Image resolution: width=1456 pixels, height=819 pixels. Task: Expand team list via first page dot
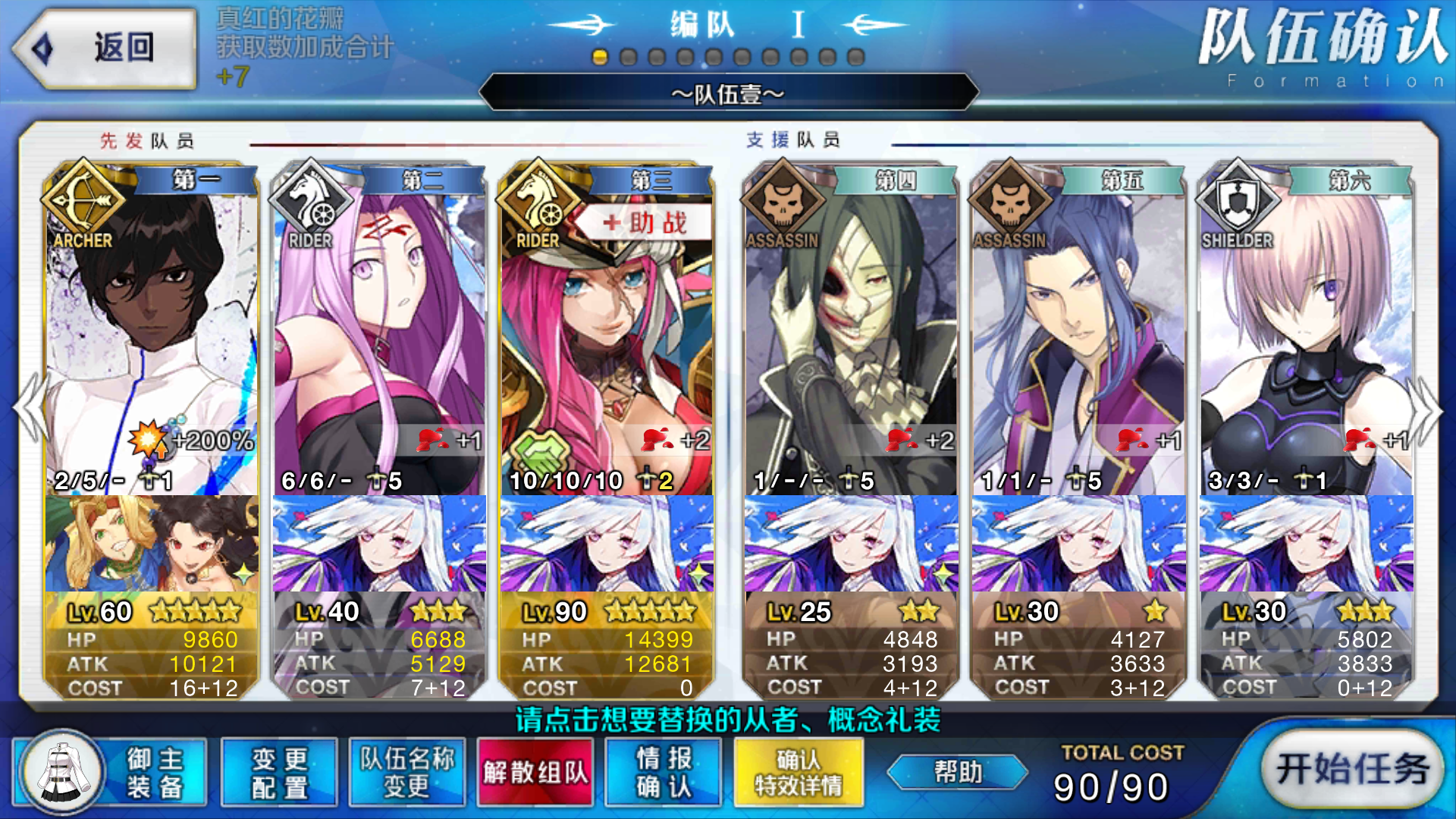(x=599, y=55)
